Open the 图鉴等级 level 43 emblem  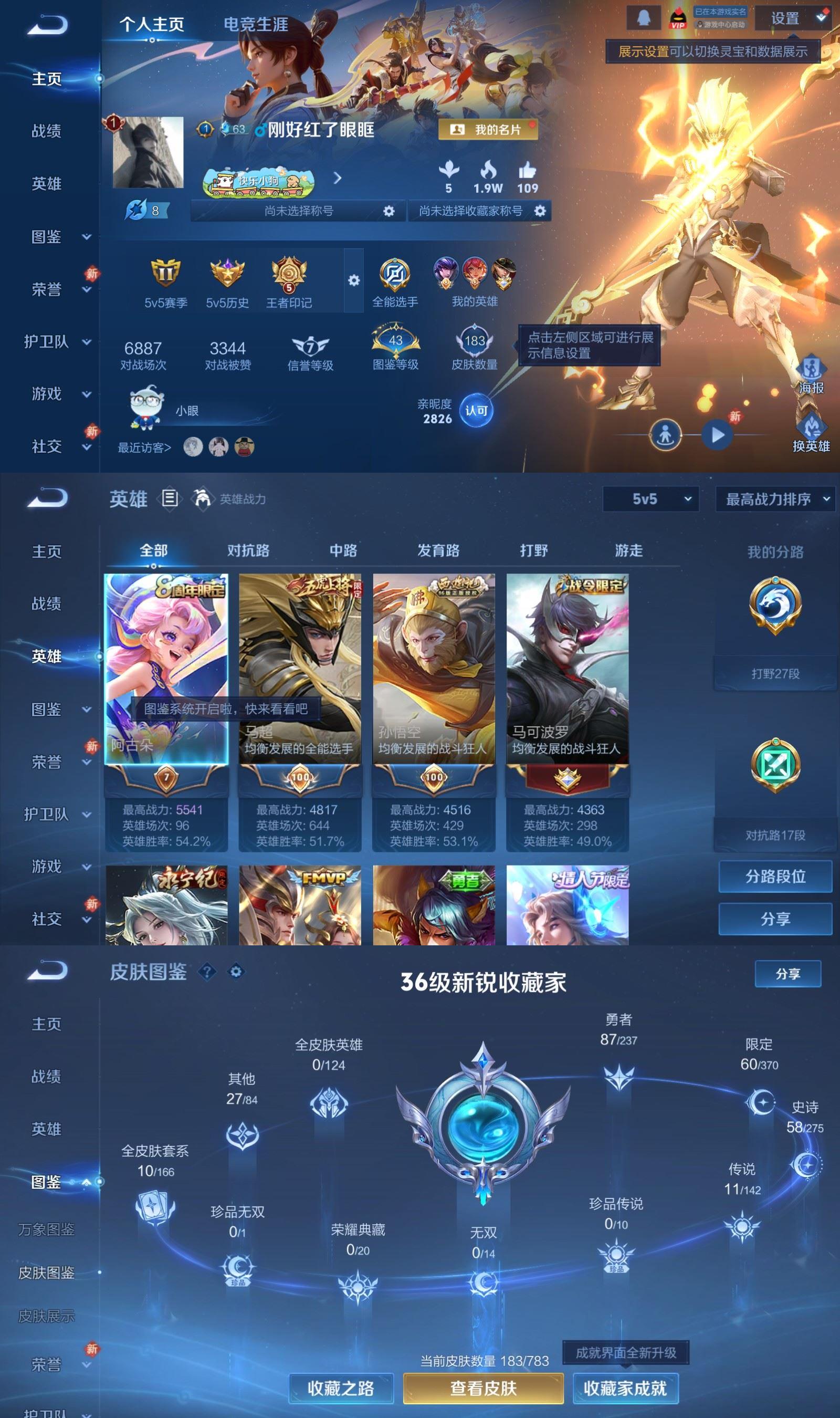coord(396,340)
